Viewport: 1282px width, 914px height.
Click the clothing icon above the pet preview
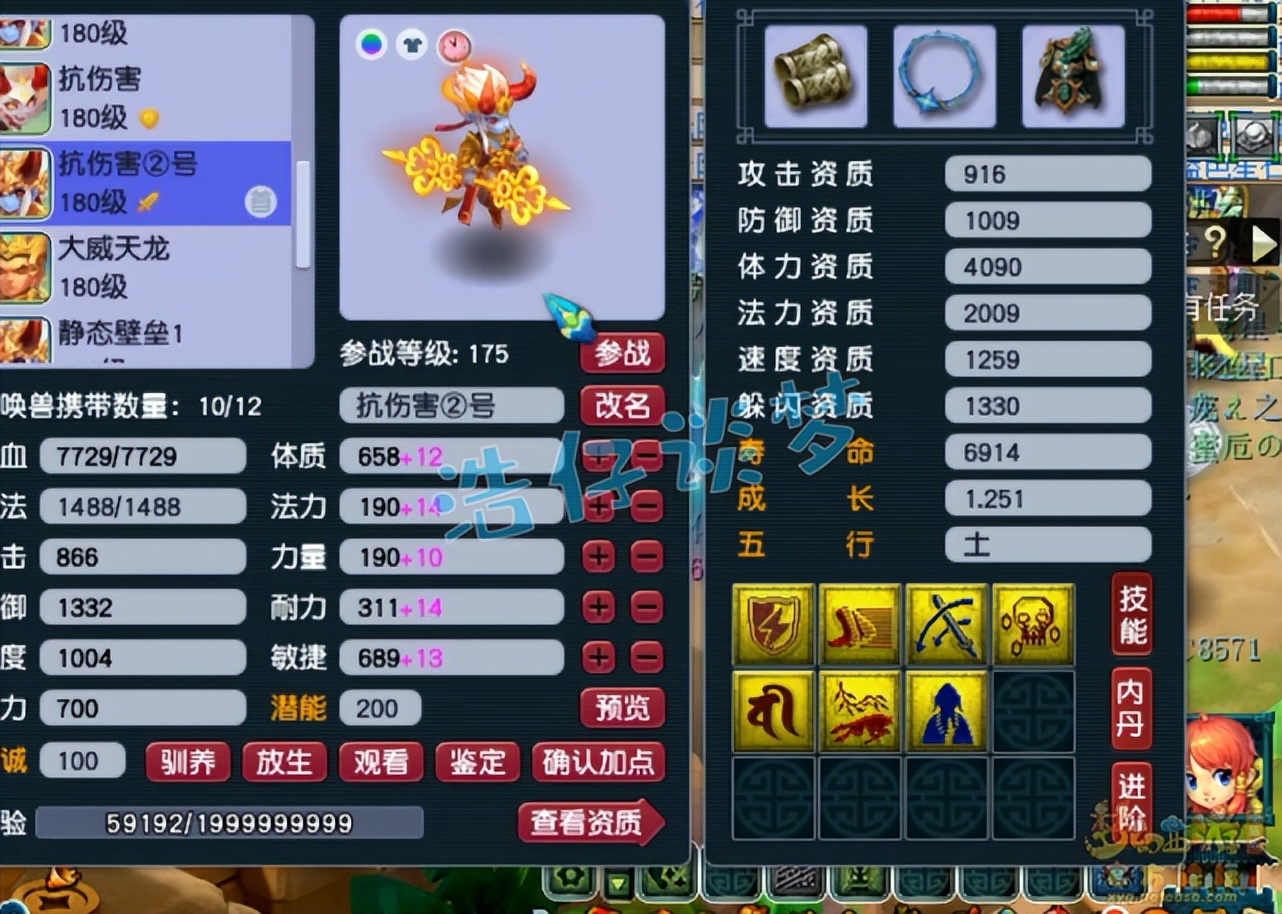pyautogui.click(x=412, y=45)
